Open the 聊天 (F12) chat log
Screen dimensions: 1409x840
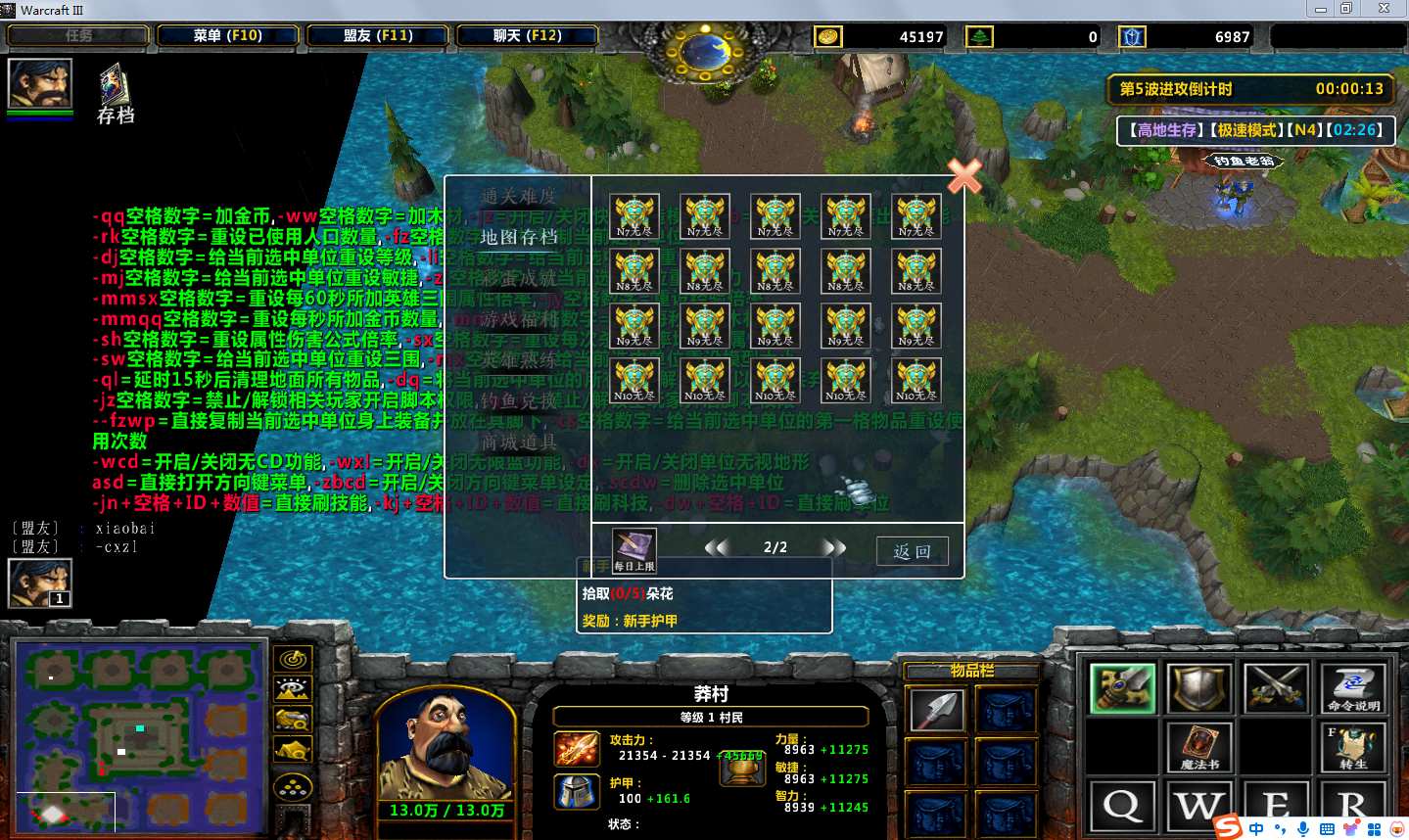(x=527, y=36)
